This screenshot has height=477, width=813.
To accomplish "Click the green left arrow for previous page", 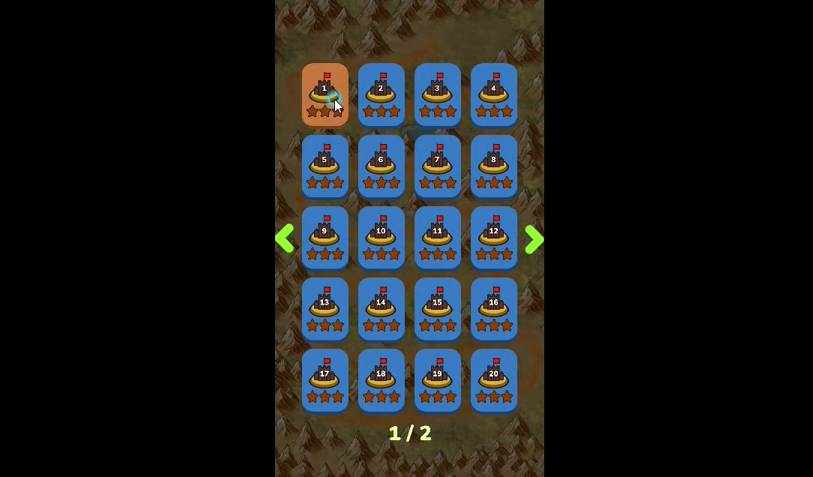I will click(285, 238).
